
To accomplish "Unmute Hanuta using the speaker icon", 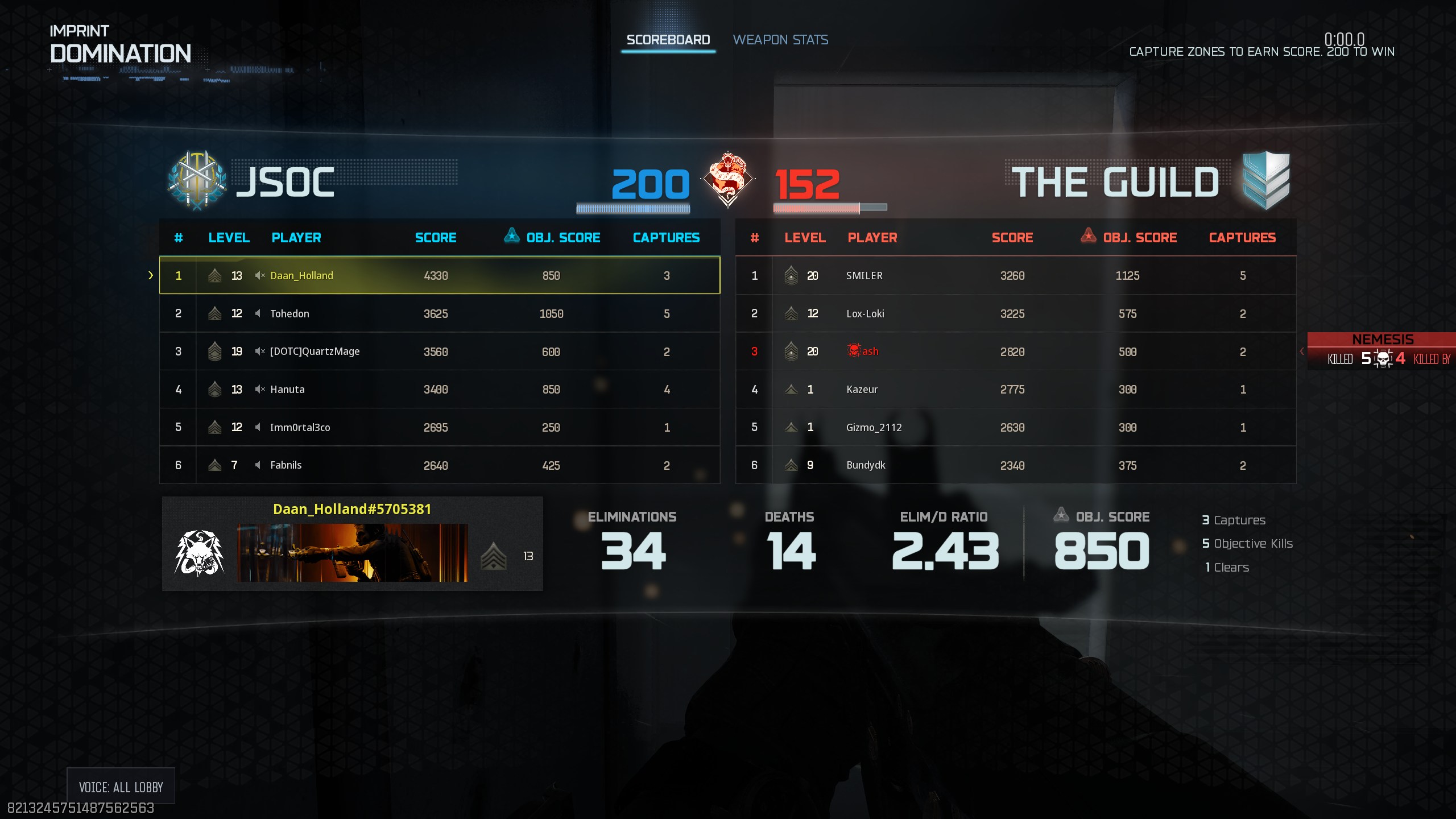I will coord(260,390).
